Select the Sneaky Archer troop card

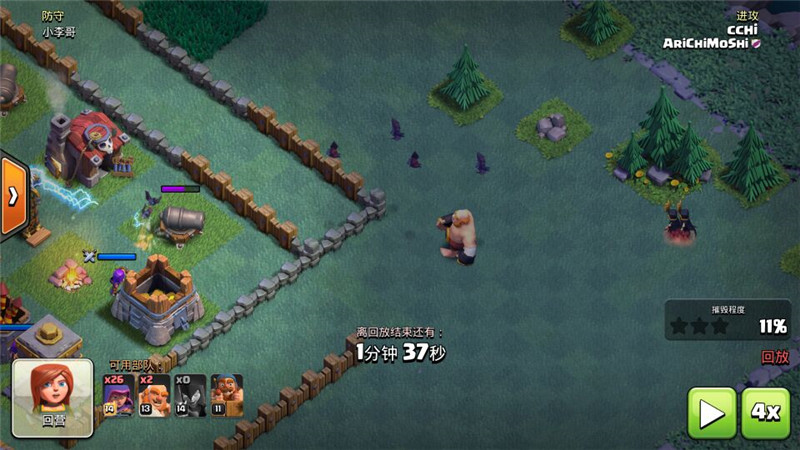118,395
